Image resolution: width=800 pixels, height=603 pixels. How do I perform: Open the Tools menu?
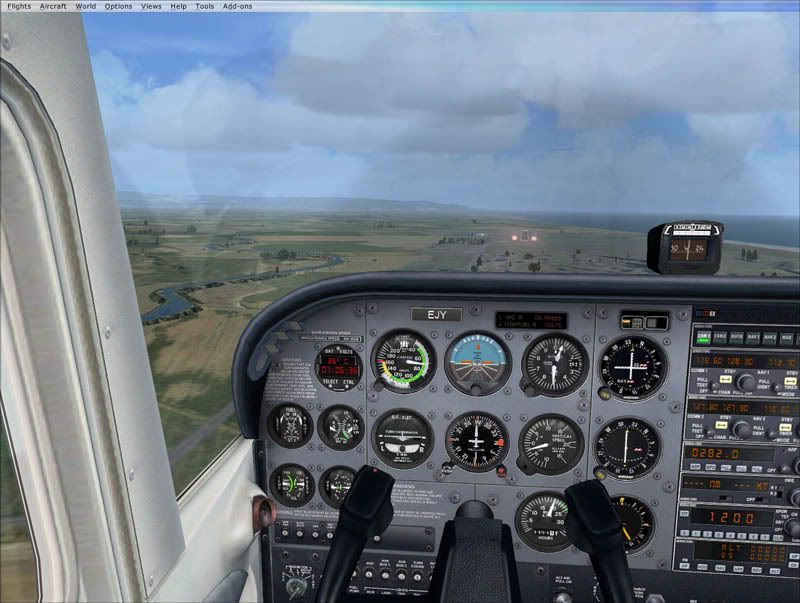coord(204,6)
